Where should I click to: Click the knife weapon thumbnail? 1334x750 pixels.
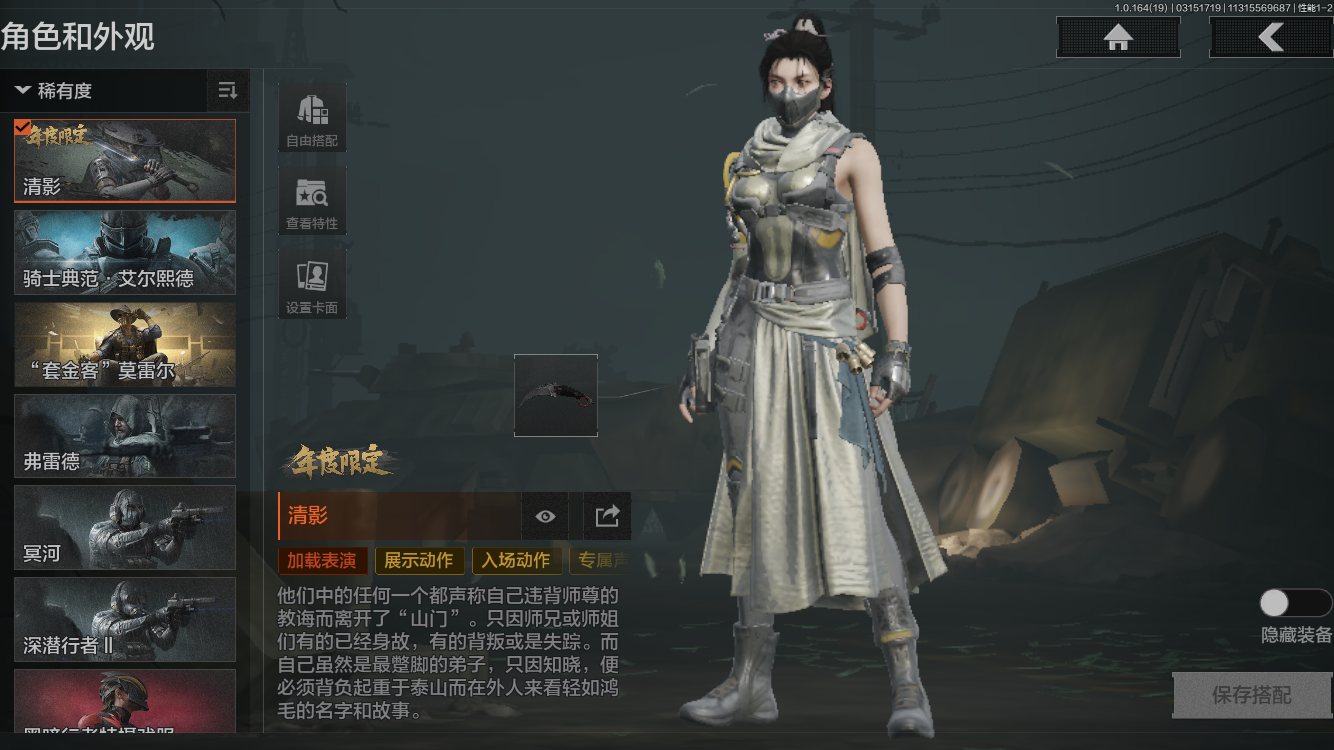click(556, 394)
